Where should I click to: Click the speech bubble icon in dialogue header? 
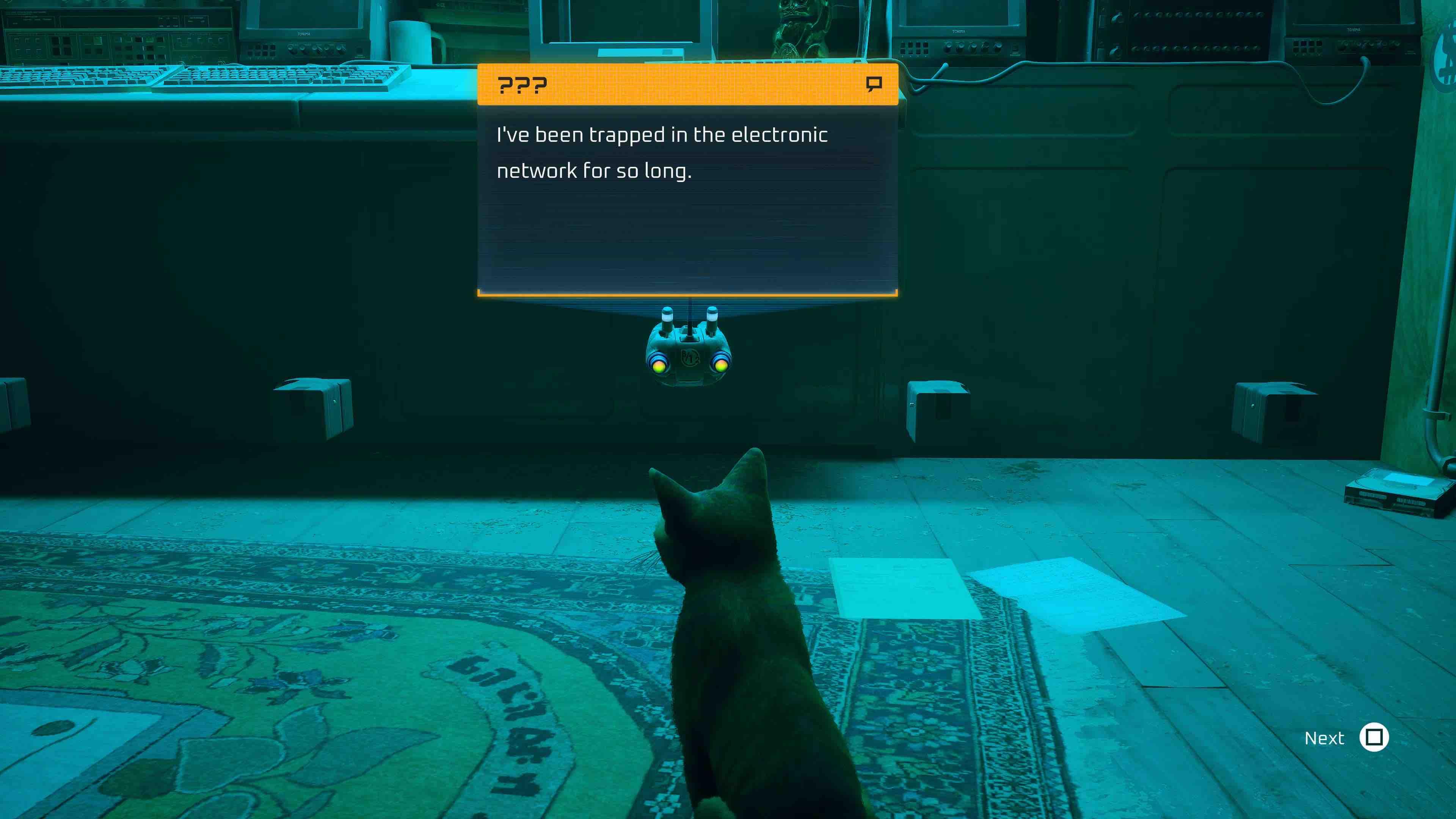(873, 85)
